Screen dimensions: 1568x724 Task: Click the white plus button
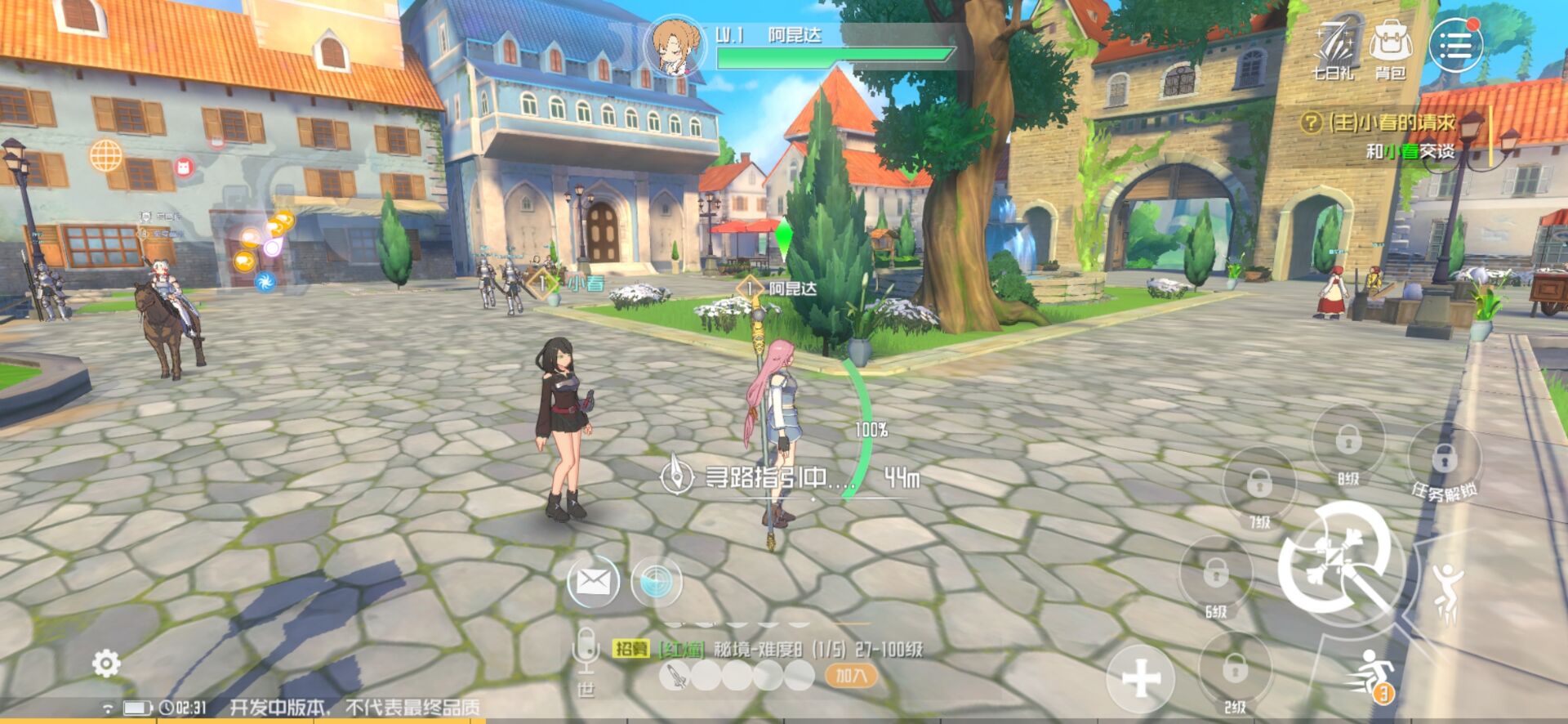click(1141, 677)
